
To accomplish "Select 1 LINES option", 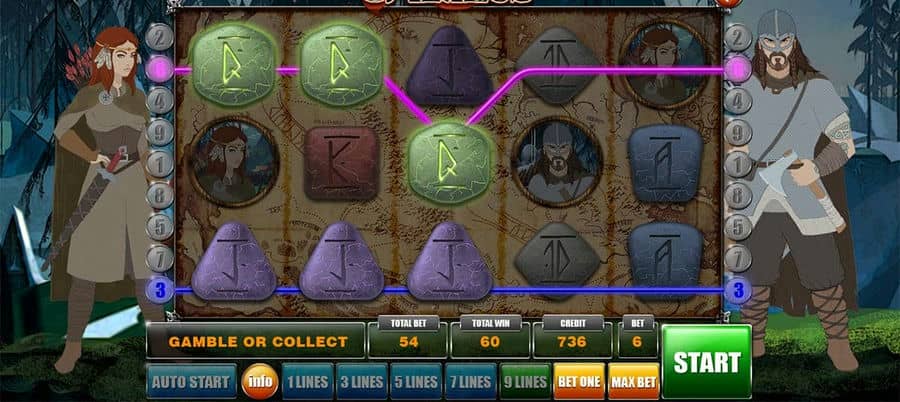I will [307, 381].
